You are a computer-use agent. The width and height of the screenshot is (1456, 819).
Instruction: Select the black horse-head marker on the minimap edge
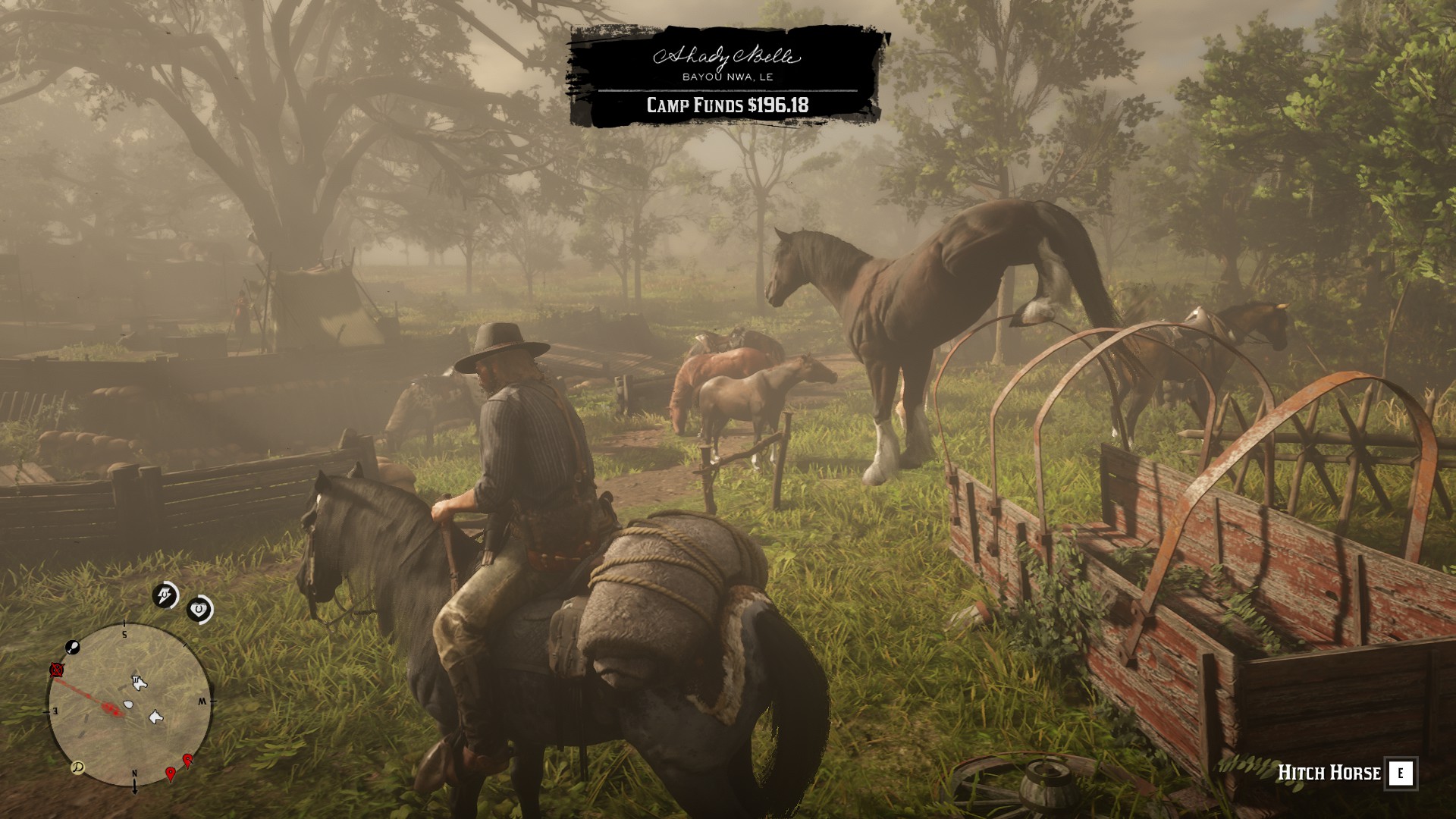coord(72,648)
